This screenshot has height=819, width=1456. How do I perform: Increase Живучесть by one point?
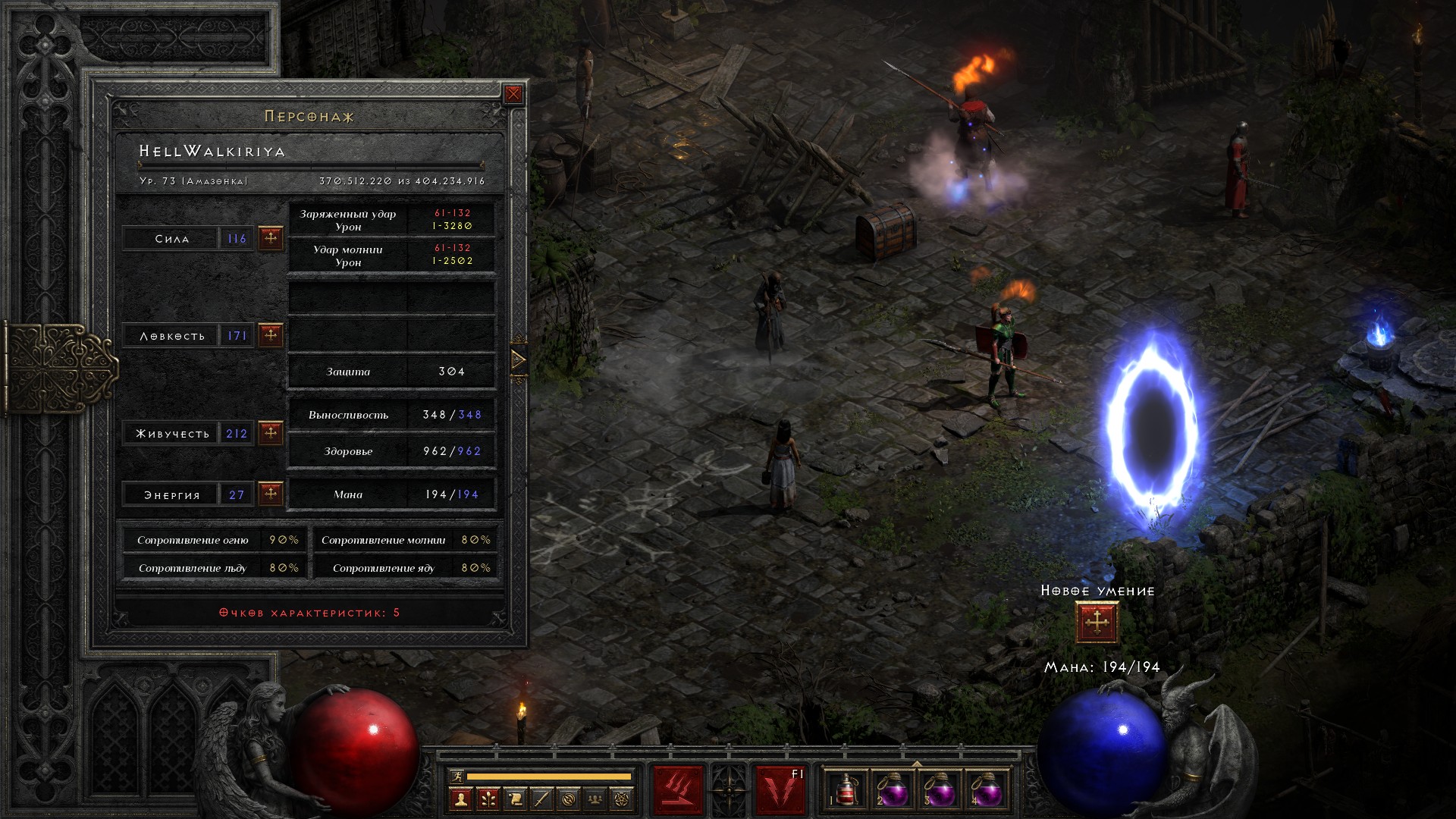271,433
